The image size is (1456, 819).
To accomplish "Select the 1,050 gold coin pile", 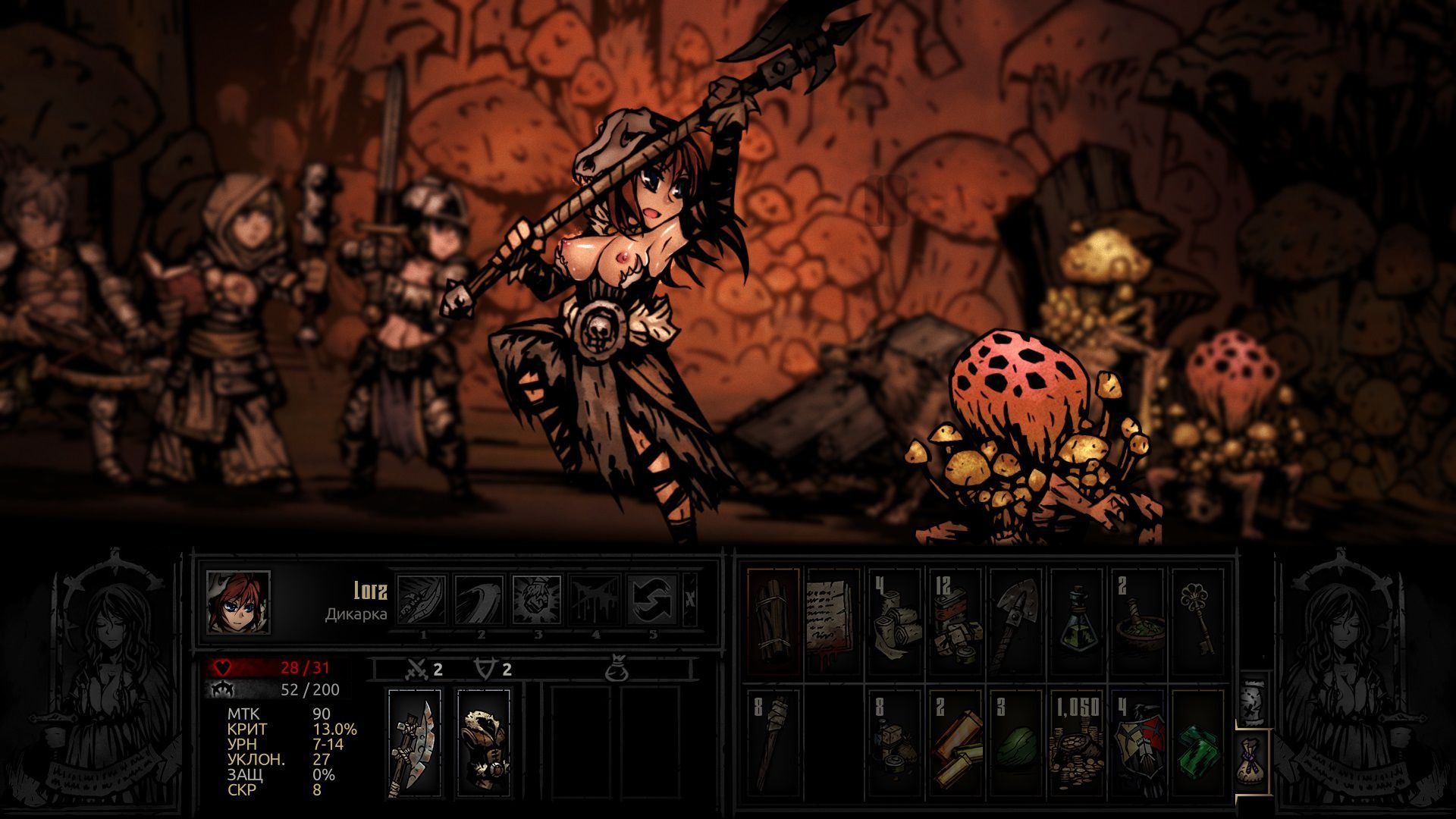I will pos(1077,742).
